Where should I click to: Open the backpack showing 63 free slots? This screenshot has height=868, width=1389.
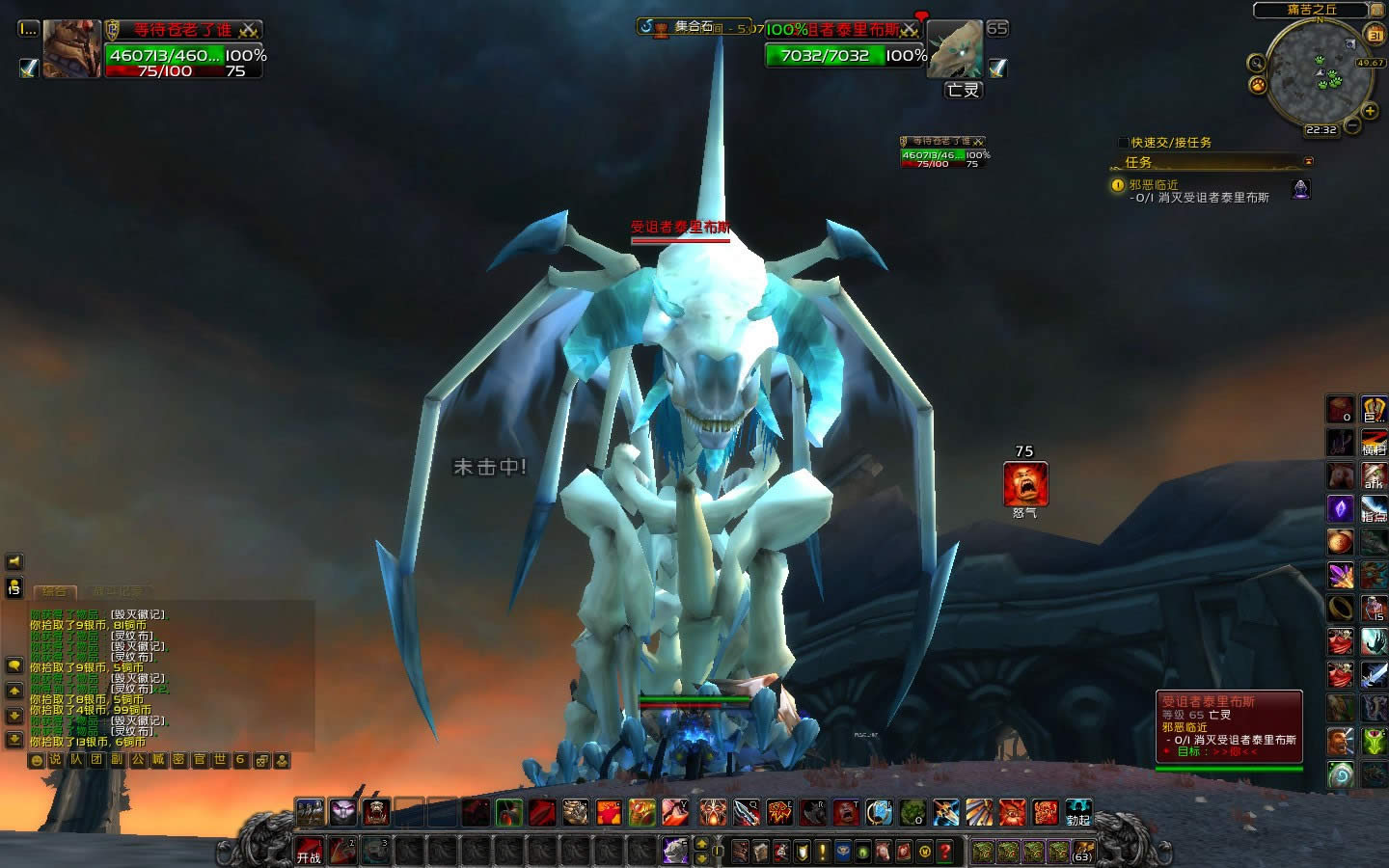(1082, 851)
